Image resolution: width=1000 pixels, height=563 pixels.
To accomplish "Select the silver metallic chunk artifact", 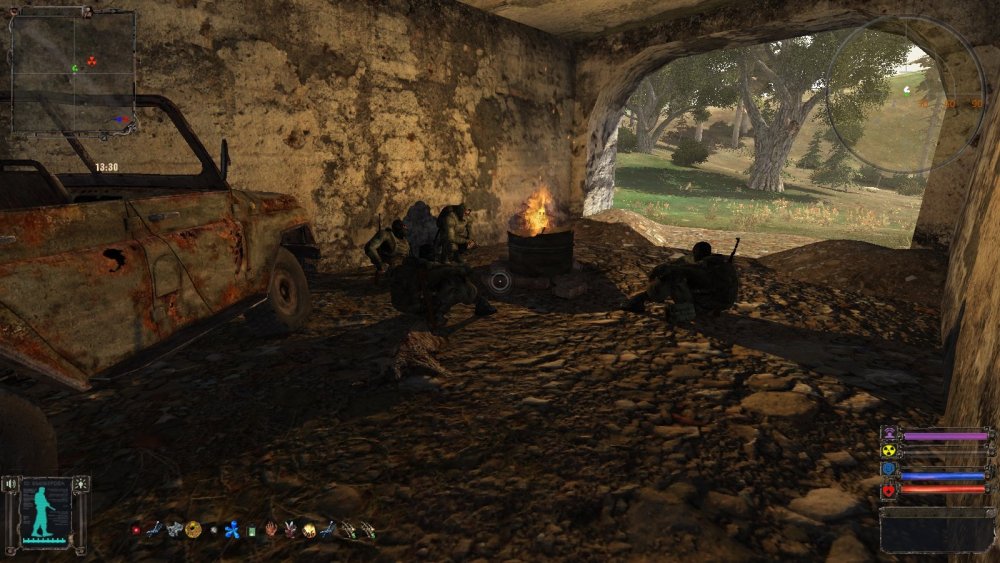I will pos(174,529).
